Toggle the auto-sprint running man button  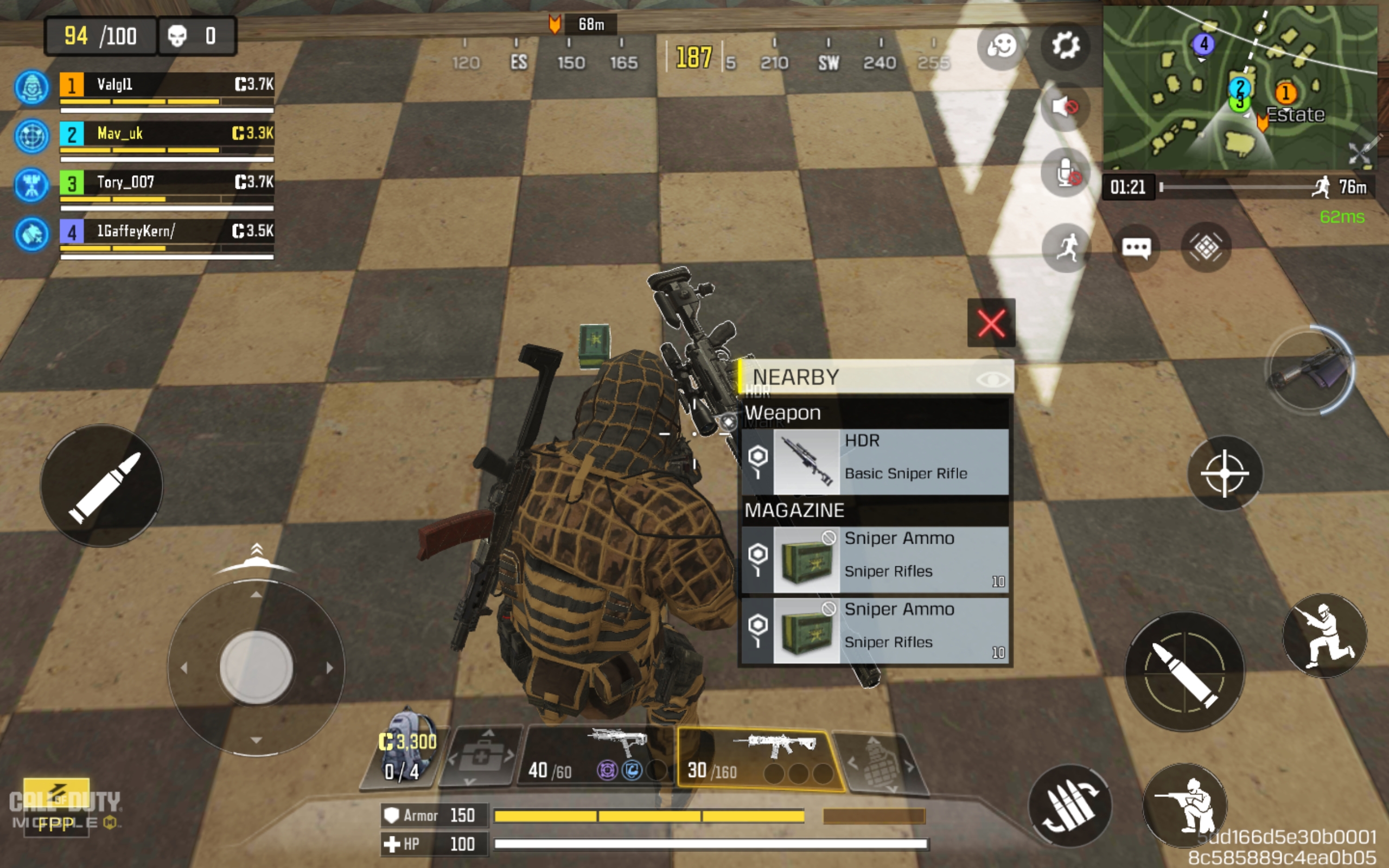click(x=1066, y=248)
